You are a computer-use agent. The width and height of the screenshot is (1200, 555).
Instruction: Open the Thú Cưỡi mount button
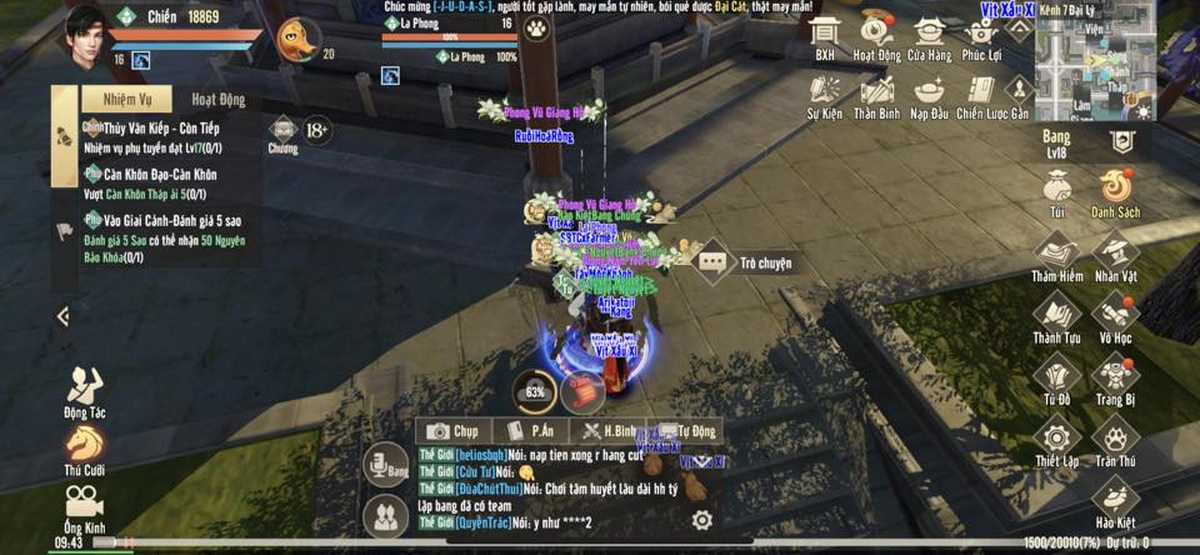tap(85, 449)
